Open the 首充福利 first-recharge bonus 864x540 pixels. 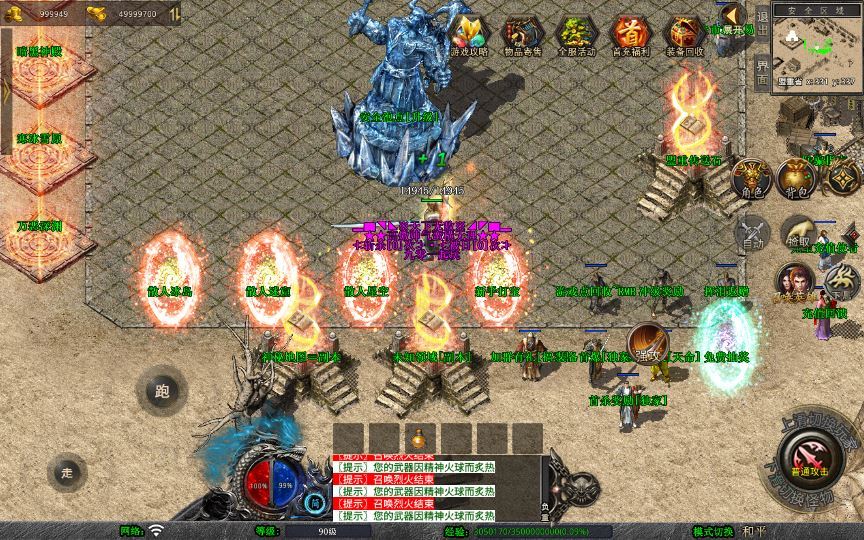coord(630,34)
